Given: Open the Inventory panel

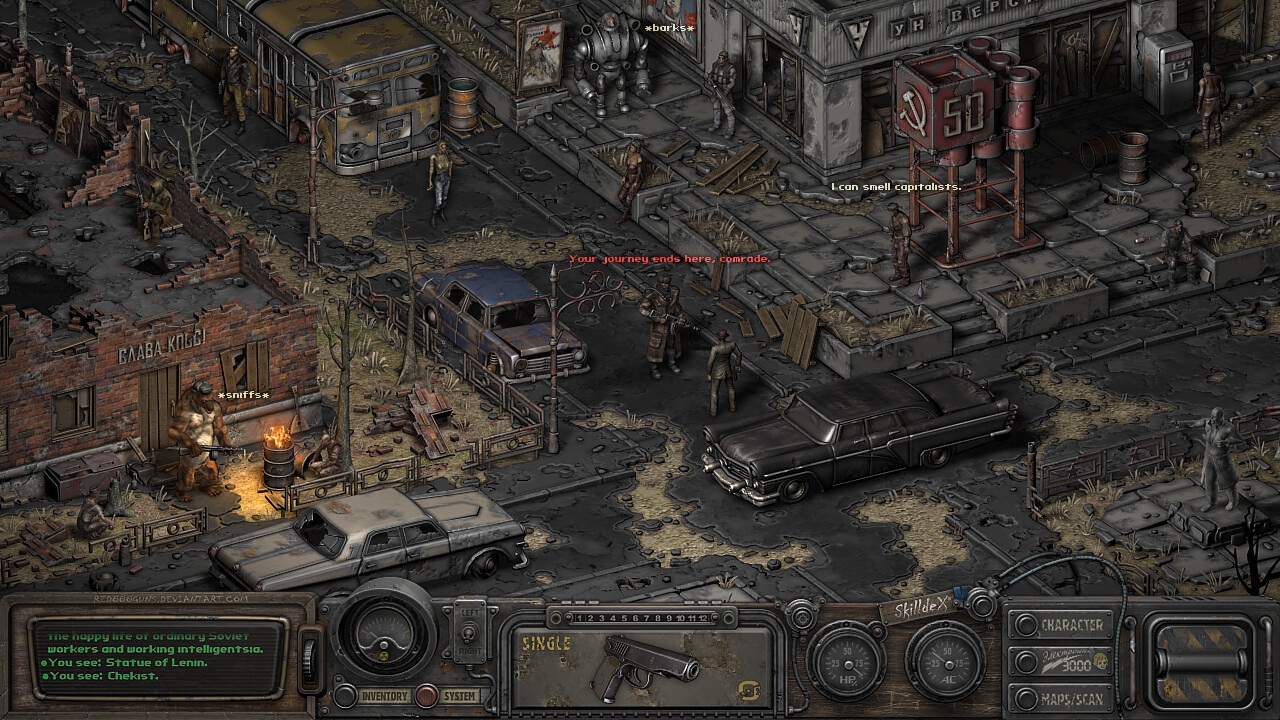Looking at the screenshot, I should 384,696.
